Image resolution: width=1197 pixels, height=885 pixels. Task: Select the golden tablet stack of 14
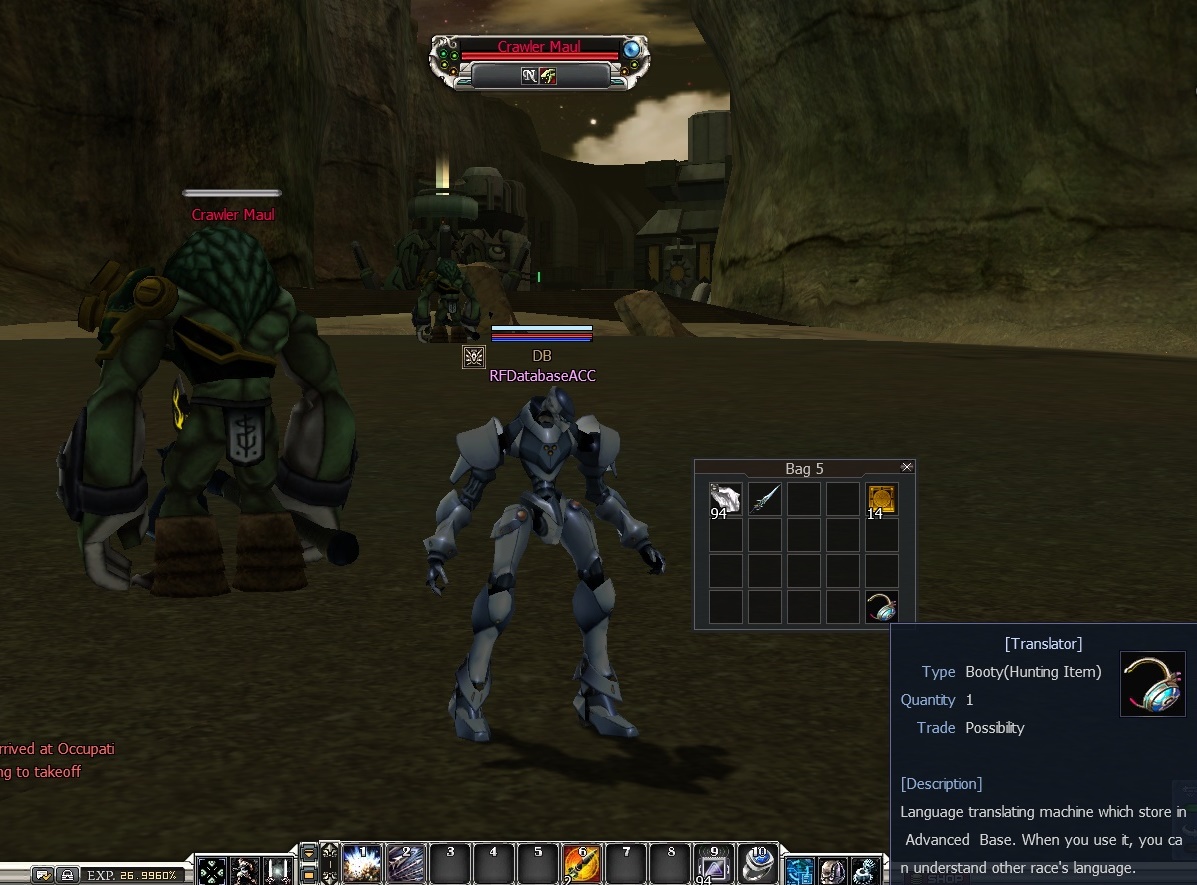pos(881,499)
